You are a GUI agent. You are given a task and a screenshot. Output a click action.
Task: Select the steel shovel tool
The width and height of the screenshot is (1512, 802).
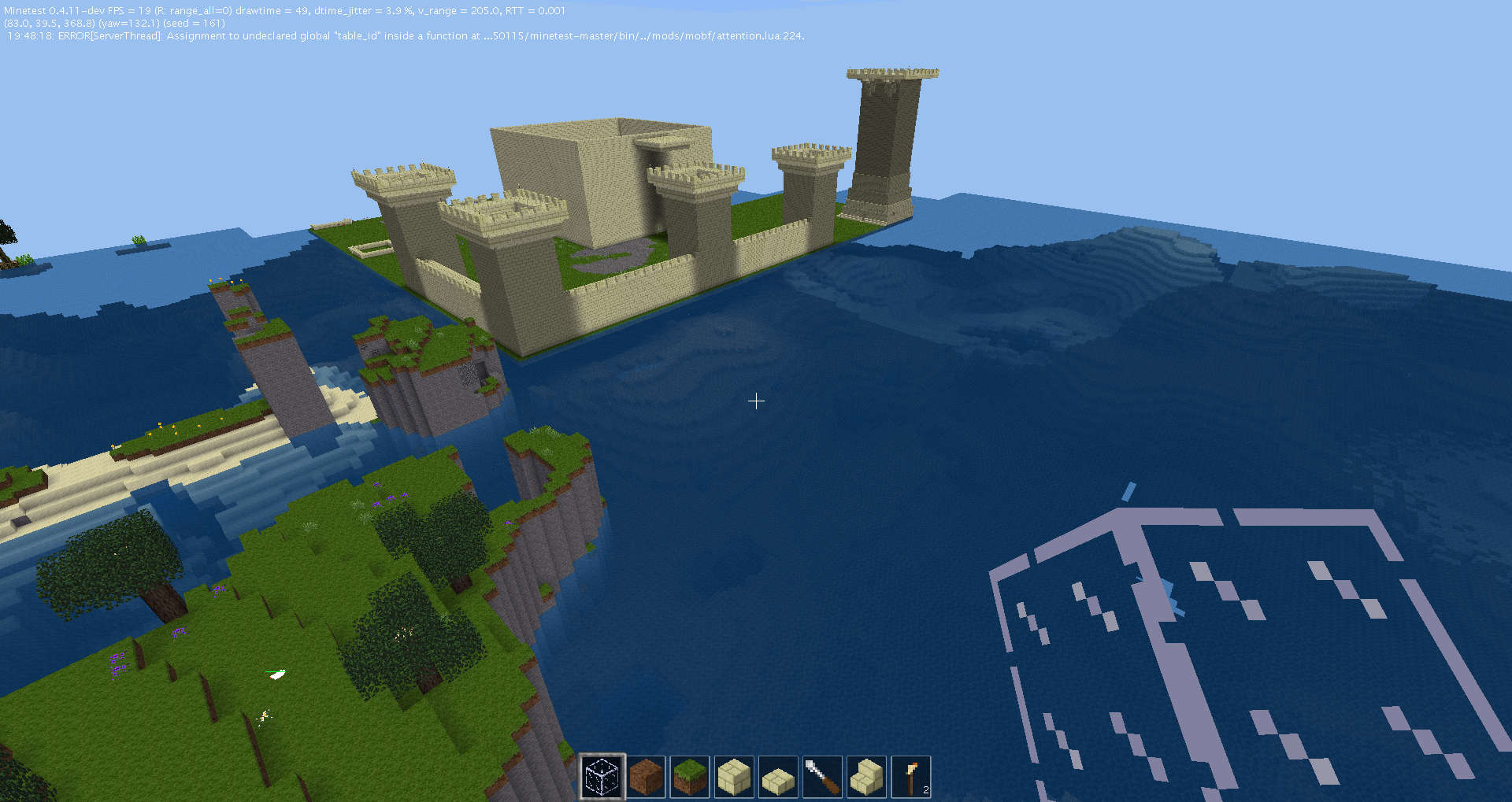pos(822,776)
